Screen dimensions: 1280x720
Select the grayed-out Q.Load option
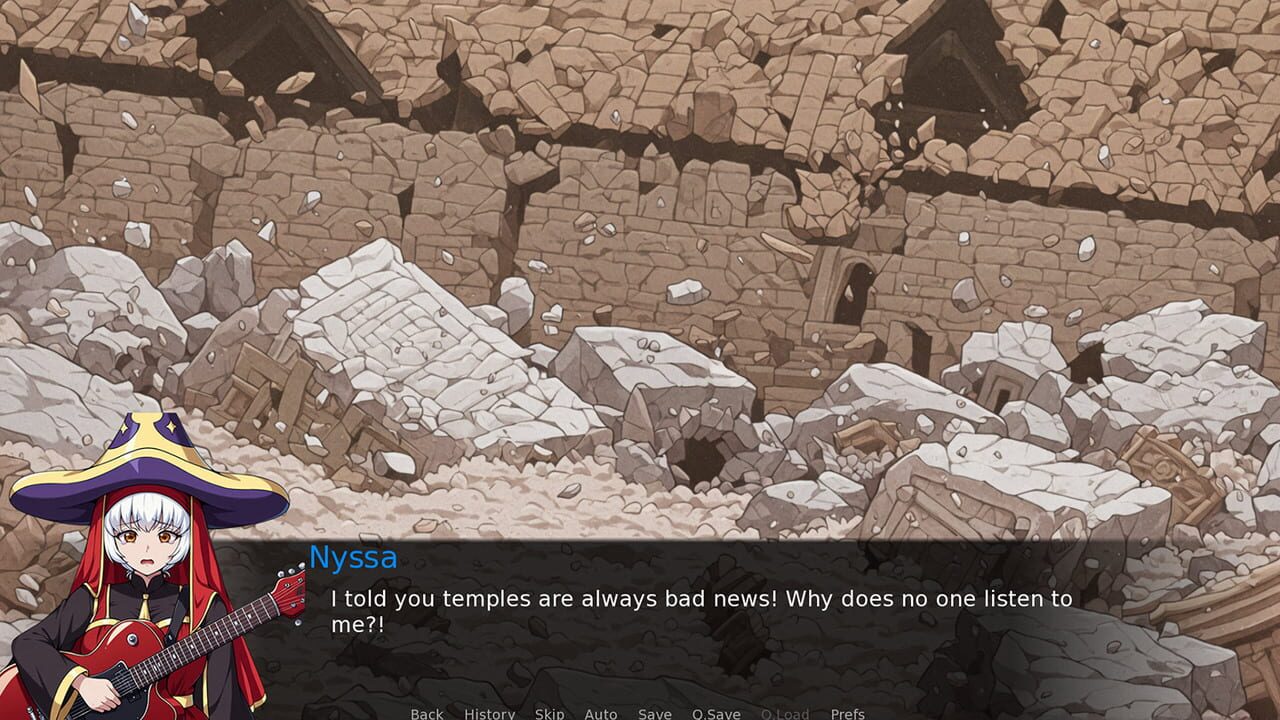pyautogui.click(x=784, y=714)
